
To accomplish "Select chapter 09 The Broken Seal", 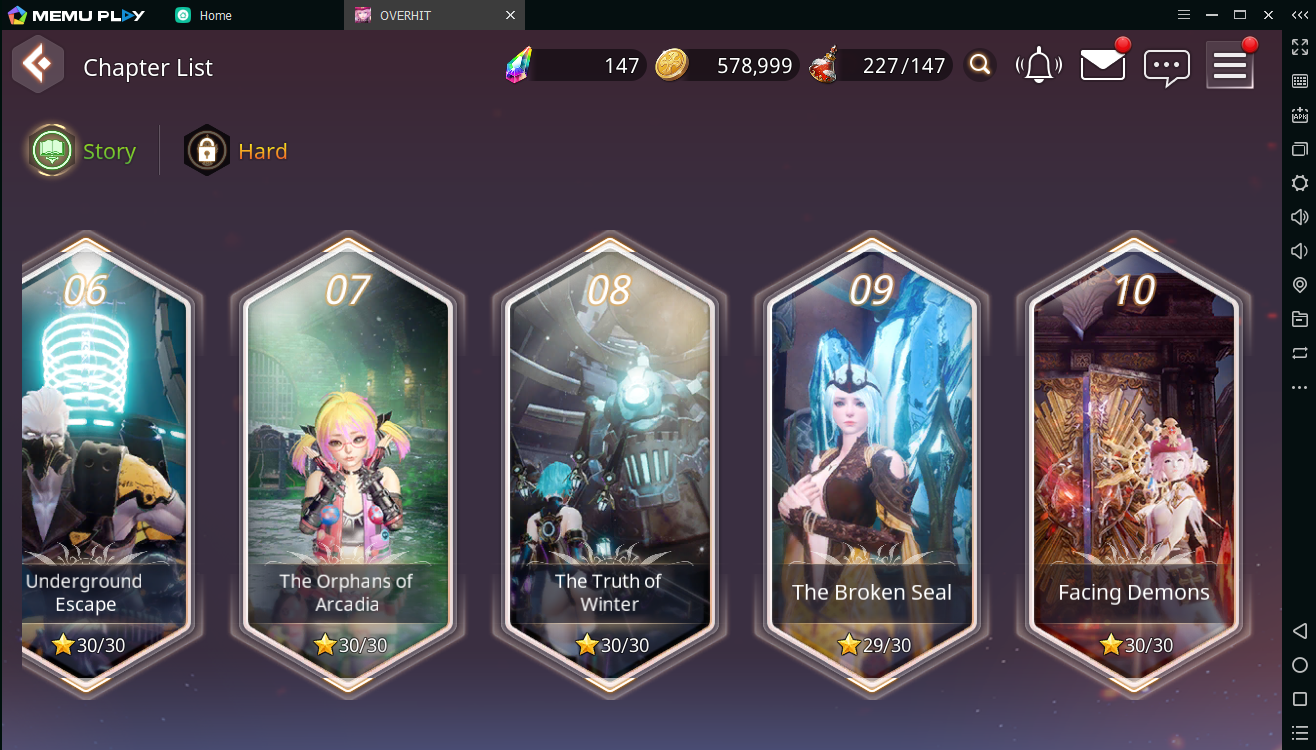I will [871, 462].
